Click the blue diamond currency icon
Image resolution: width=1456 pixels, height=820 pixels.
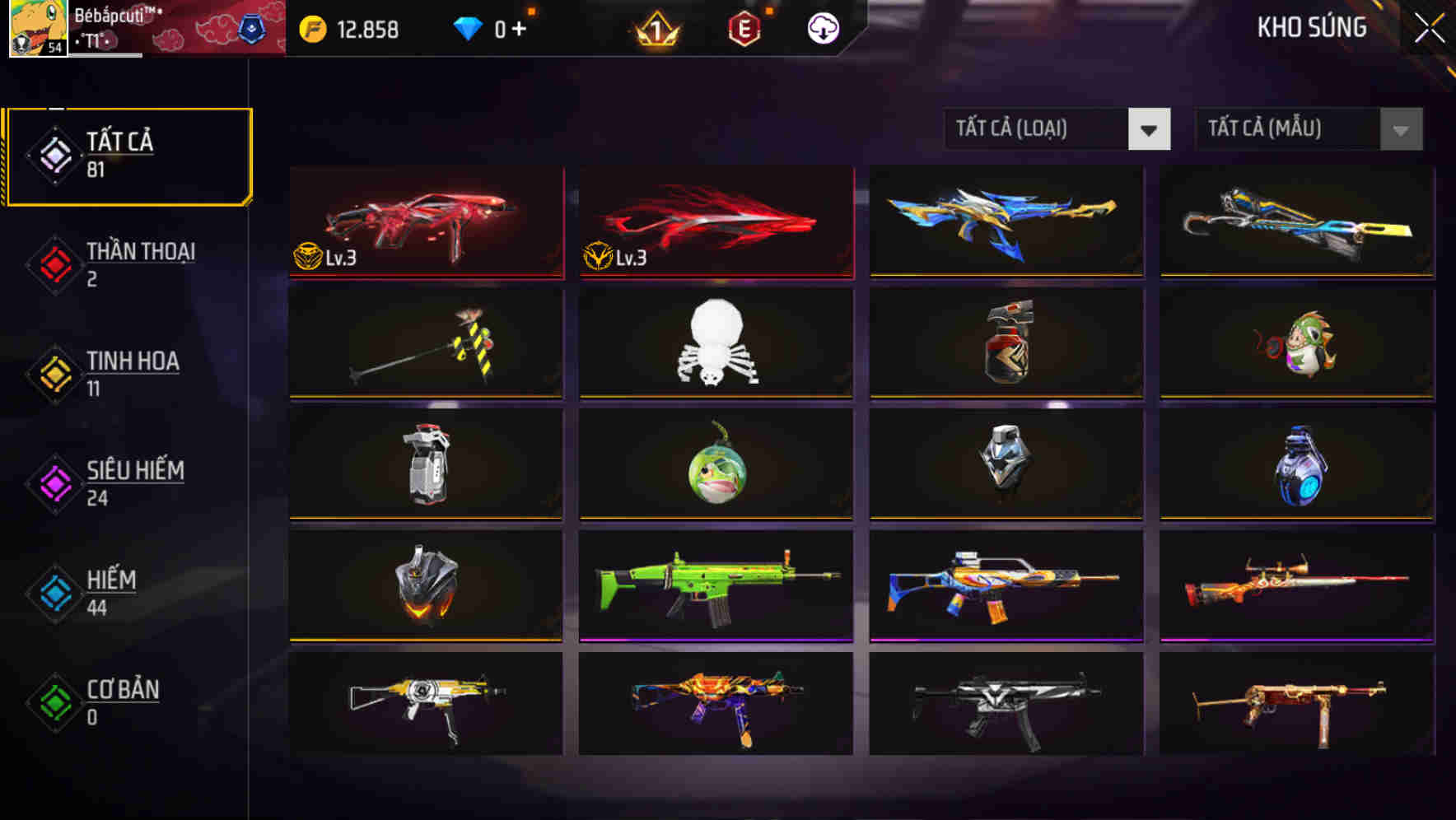468,27
